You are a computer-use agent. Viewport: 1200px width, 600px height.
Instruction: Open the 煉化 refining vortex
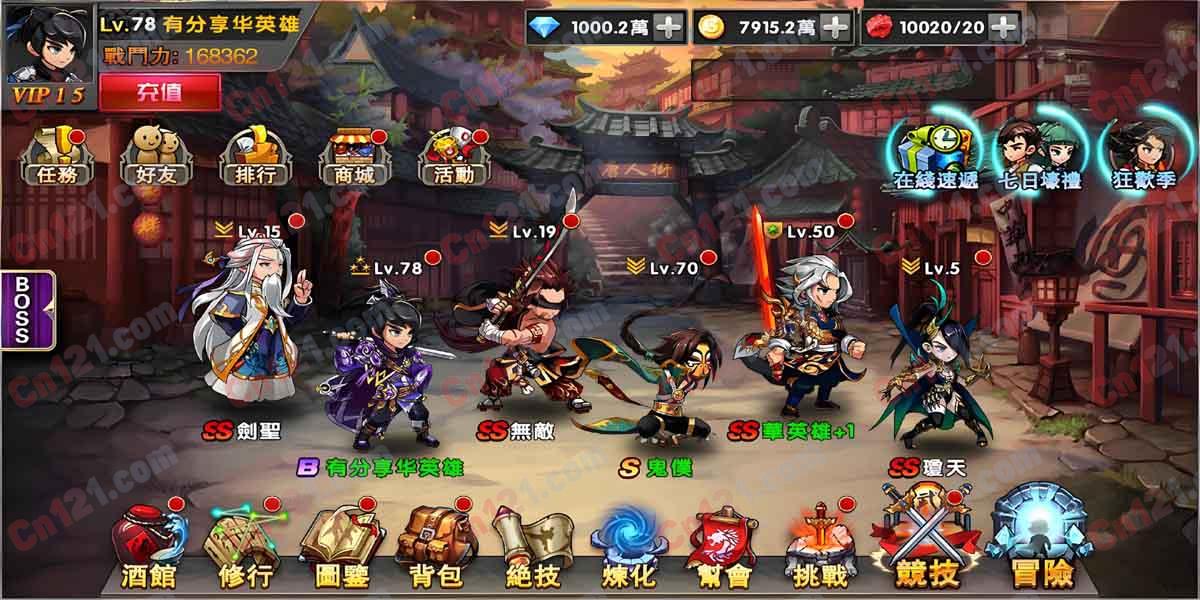pyautogui.click(x=627, y=548)
